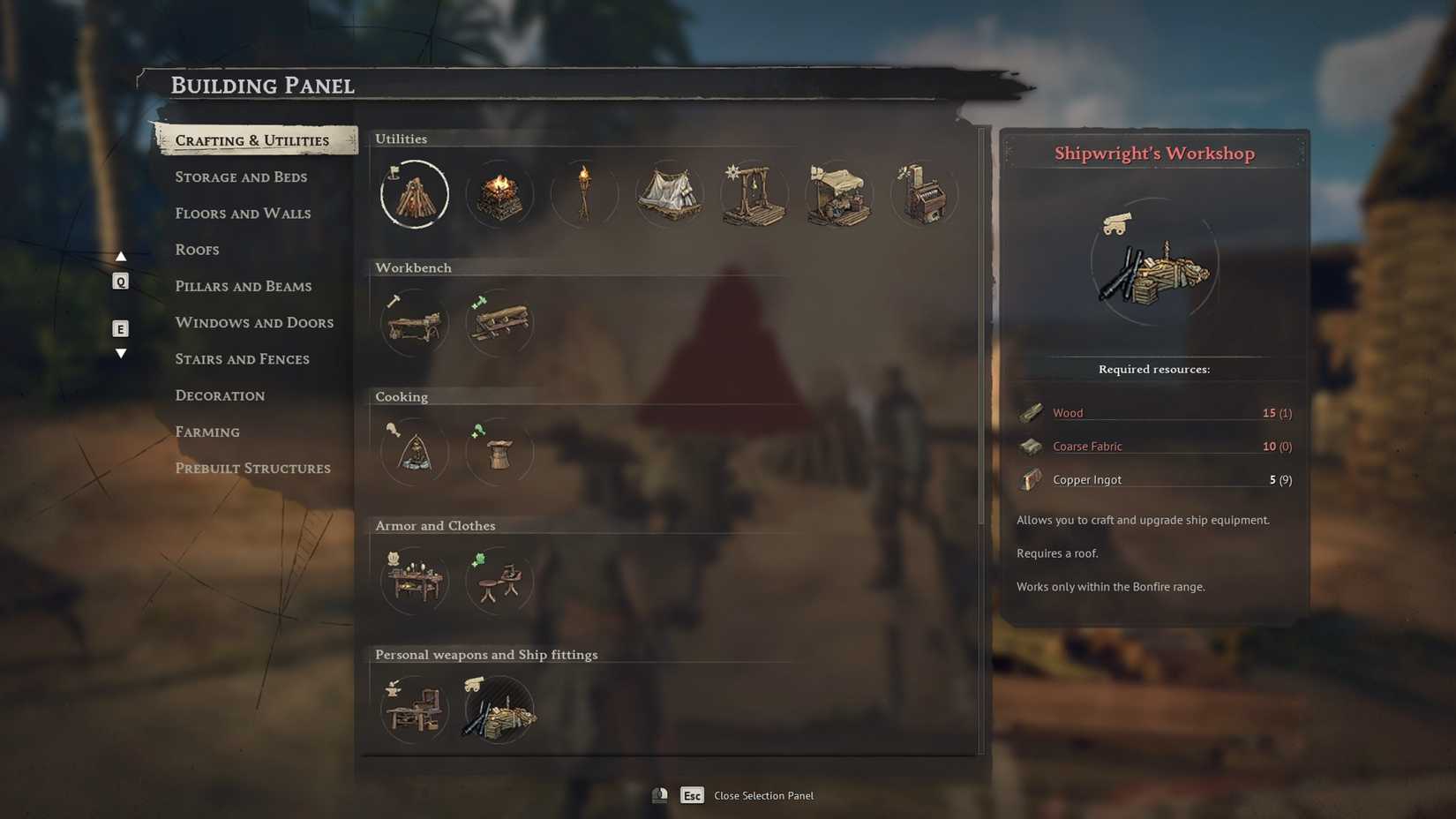Select the Prebuilt Structures tab
This screenshot has width=1456, height=819.
(253, 468)
